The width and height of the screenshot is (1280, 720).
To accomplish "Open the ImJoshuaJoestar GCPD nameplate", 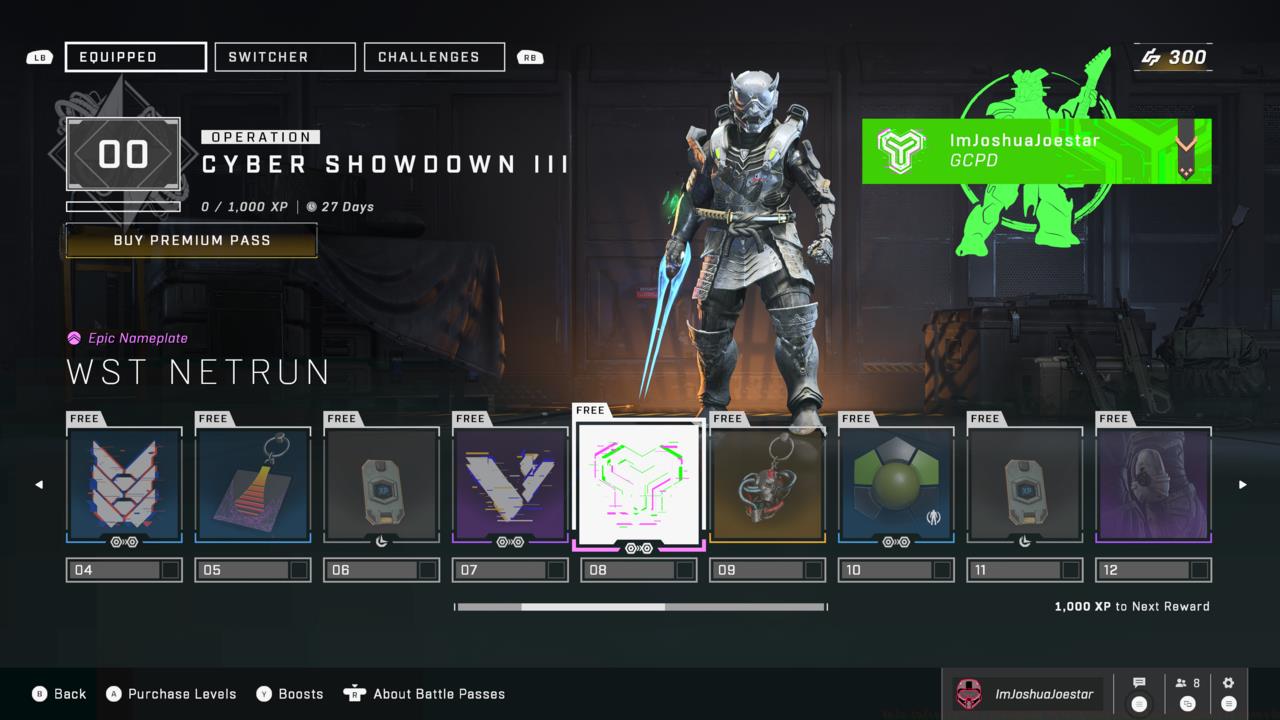I will pyautogui.click(x=1036, y=151).
